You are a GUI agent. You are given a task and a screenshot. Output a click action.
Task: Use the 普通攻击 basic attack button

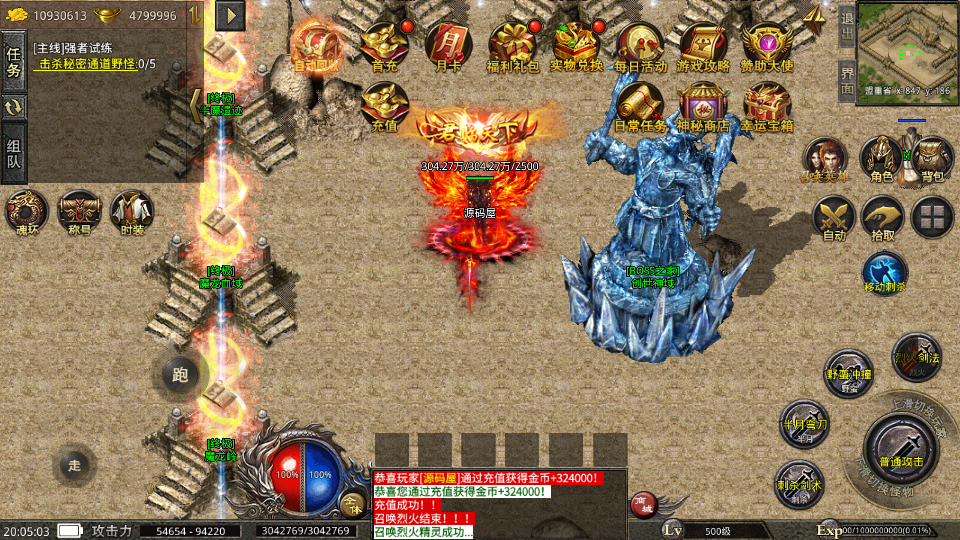(901, 449)
